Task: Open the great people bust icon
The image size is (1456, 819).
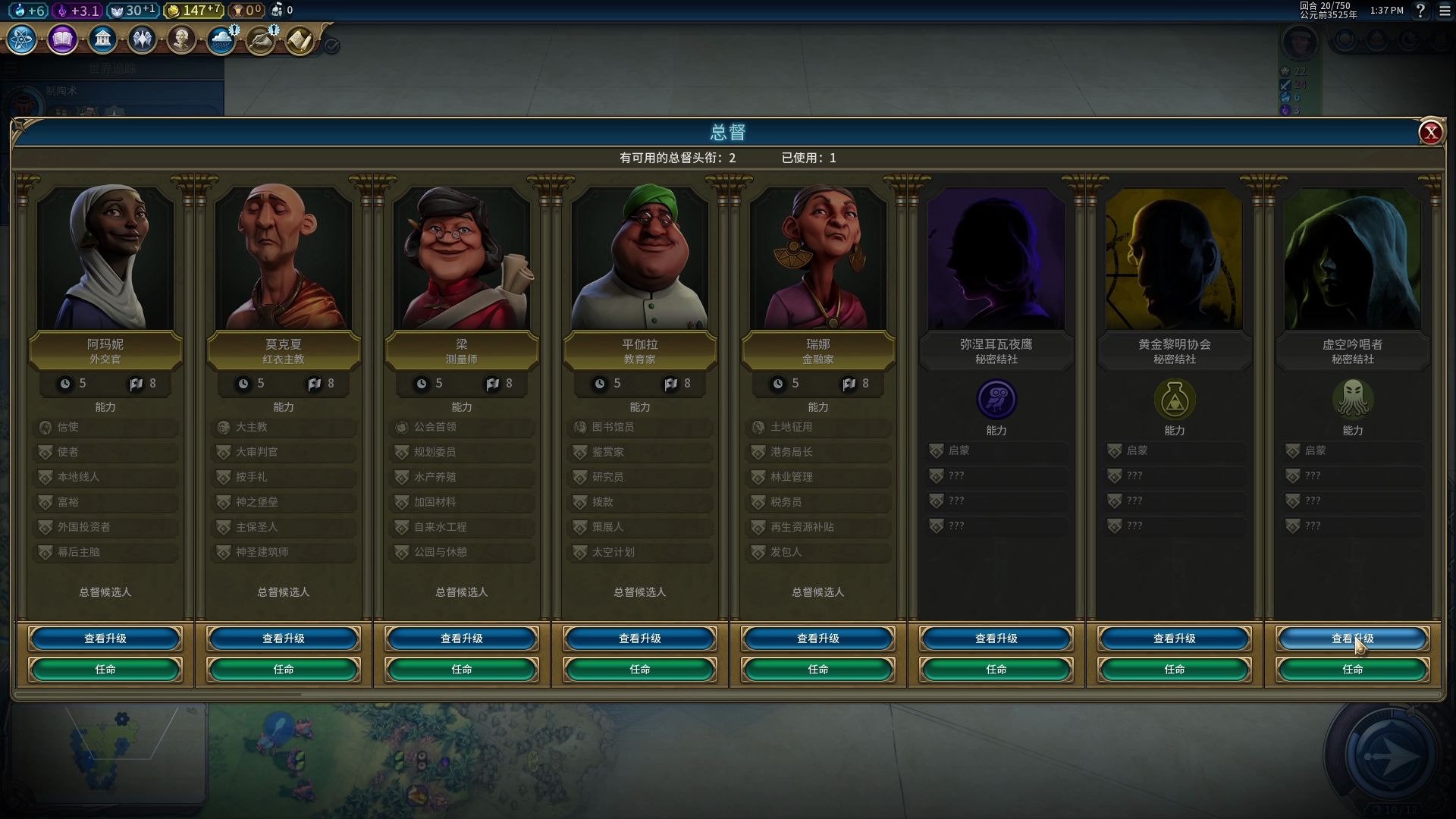Action: [x=181, y=39]
